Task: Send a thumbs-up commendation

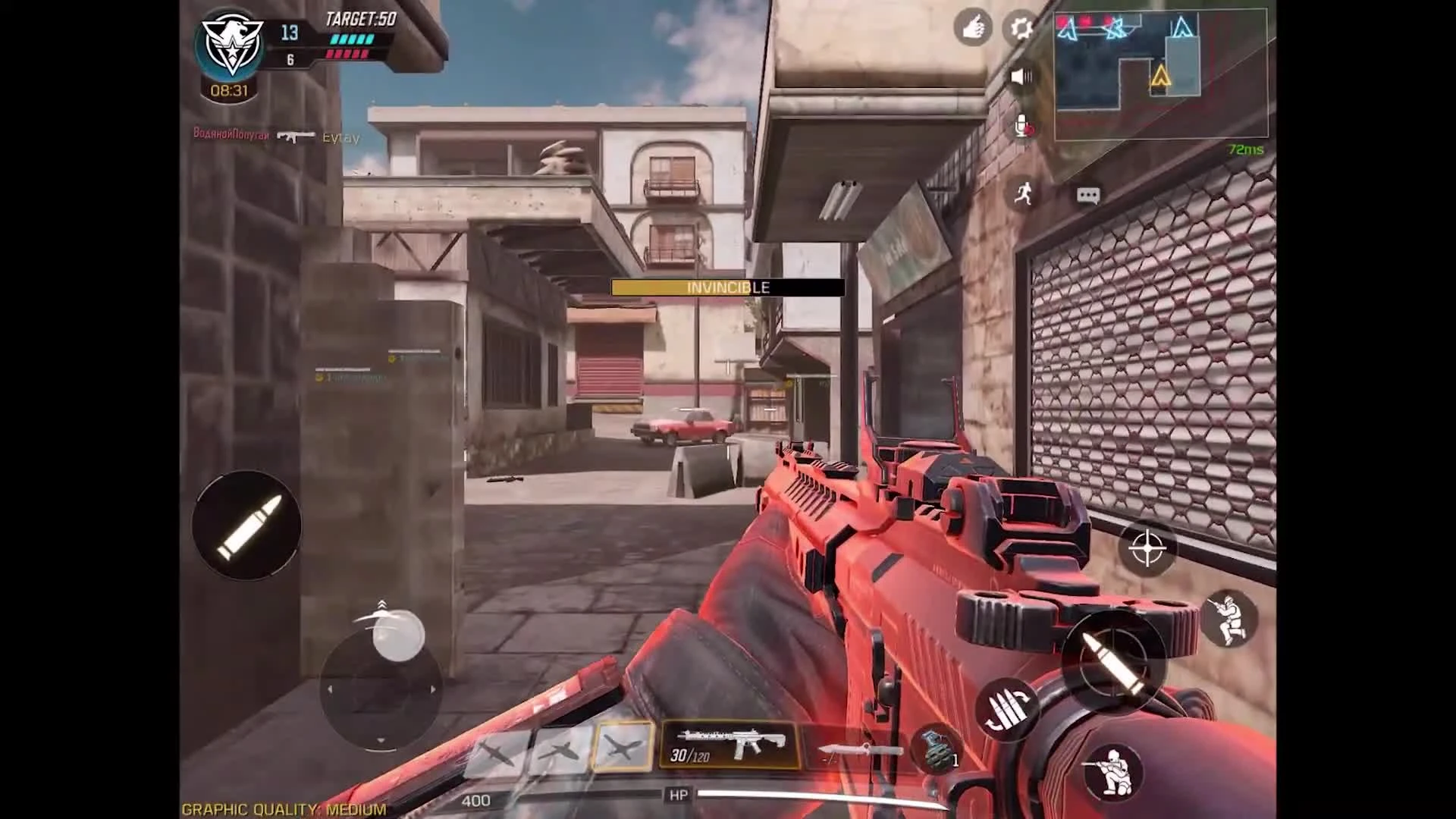Action: point(973,25)
